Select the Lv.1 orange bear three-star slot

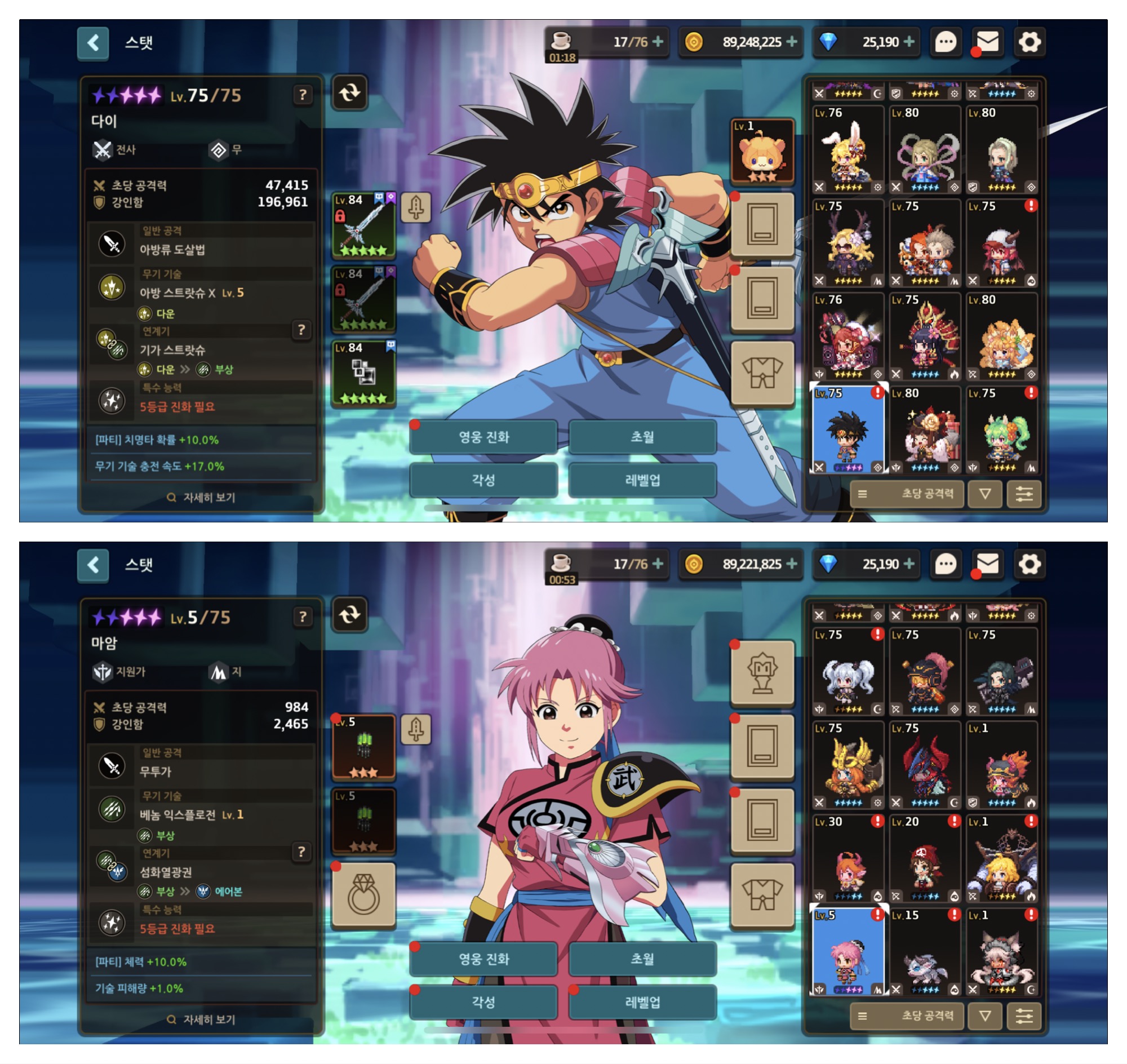point(762,152)
